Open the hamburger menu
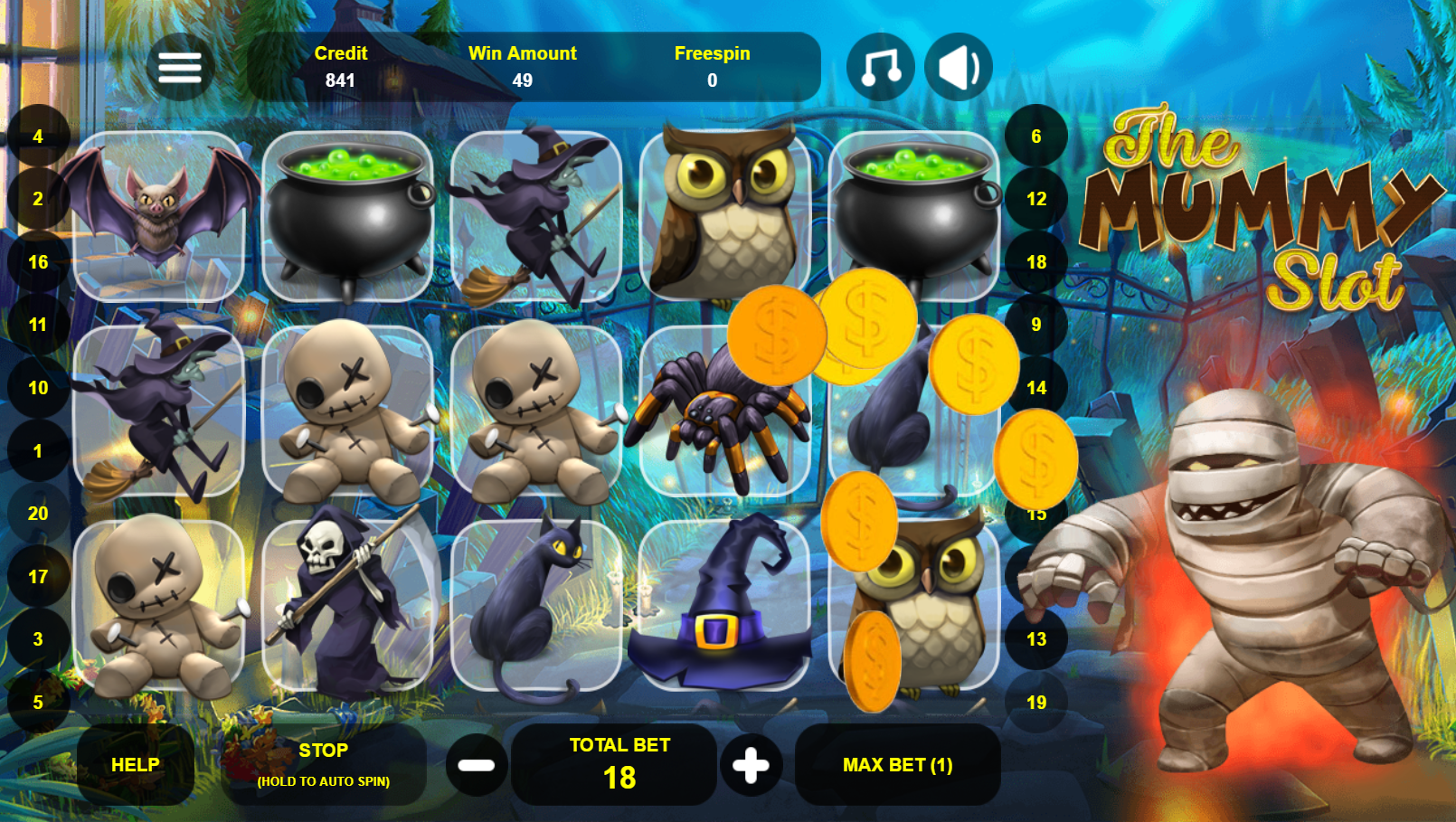 point(180,67)
